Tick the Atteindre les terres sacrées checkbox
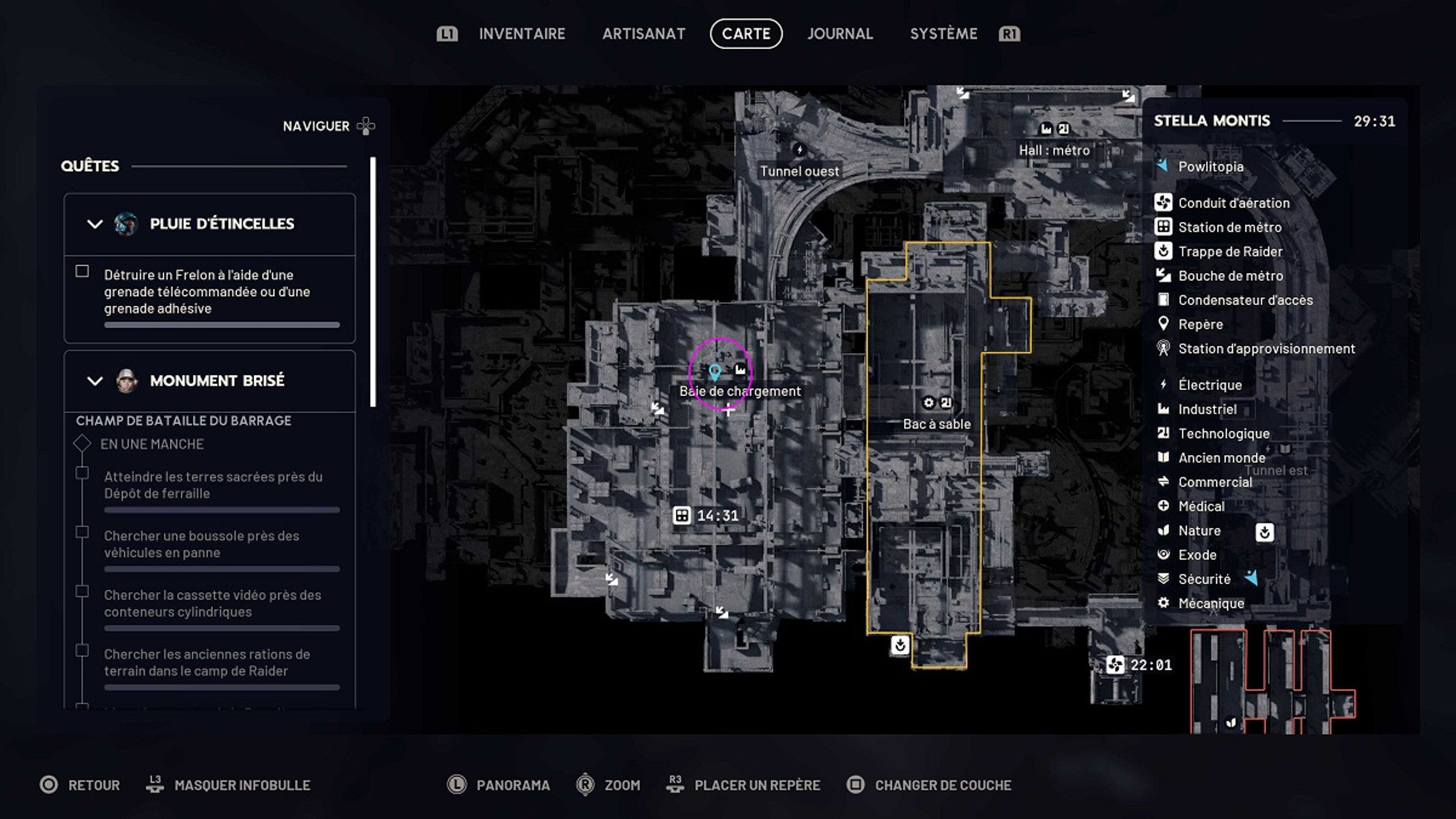This screenshot has width=1456, height=819. point(81,474)
